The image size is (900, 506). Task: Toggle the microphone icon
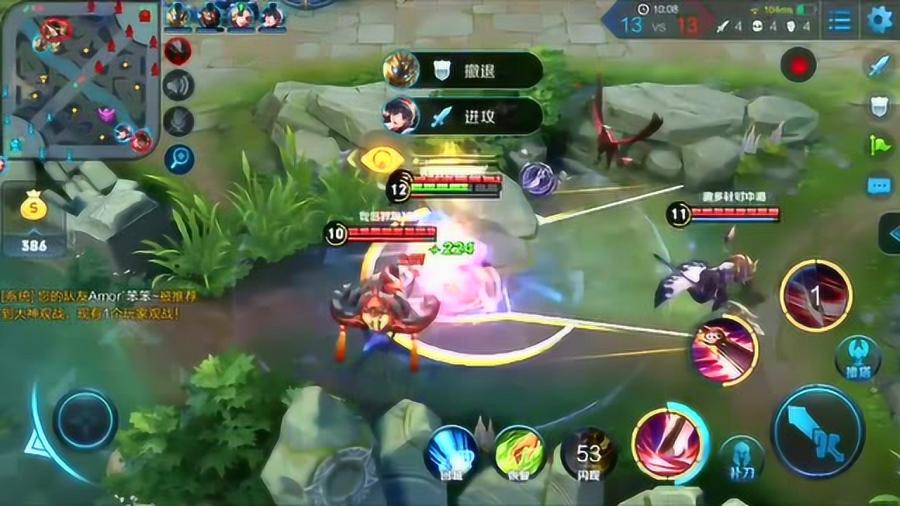178,121
